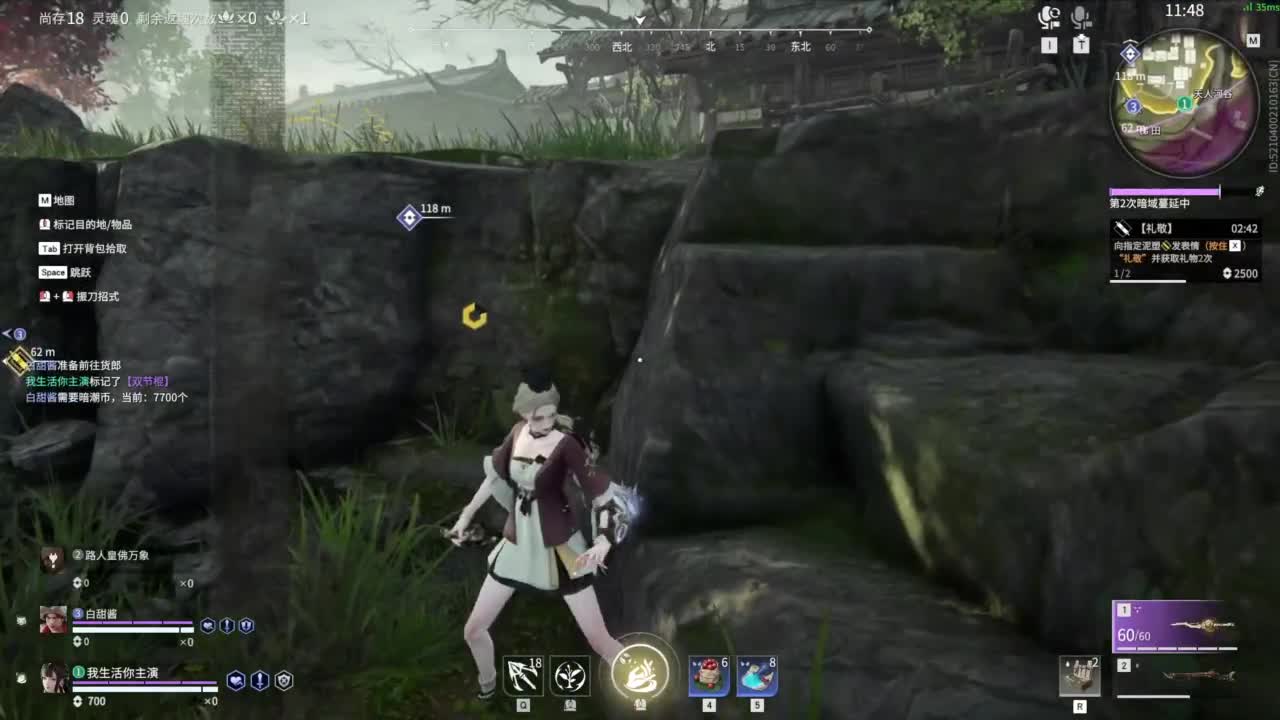Select the bow skill on Q
The image size is (1280, 720).
523,677
